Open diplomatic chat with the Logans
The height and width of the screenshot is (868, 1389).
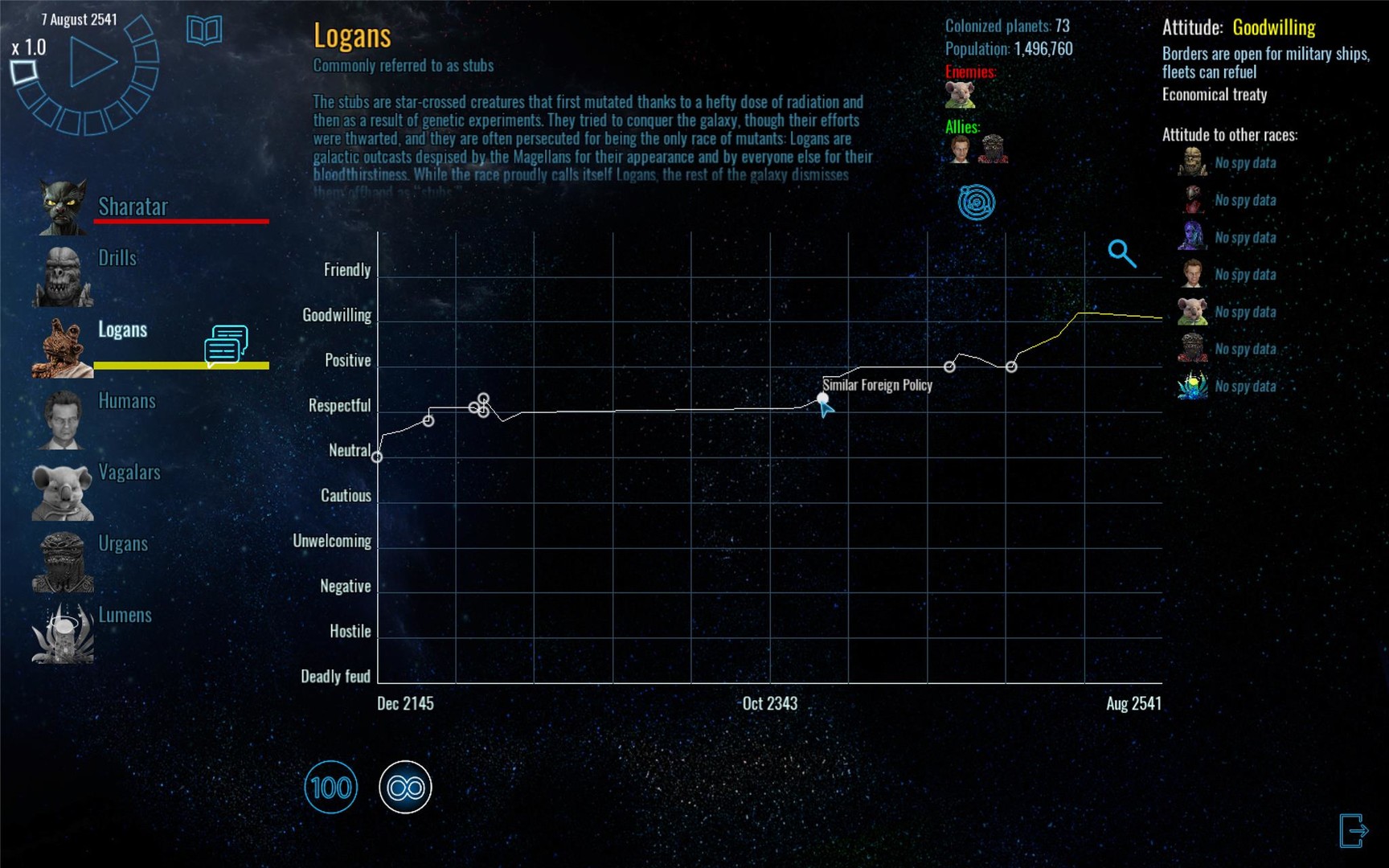point(224,344)
